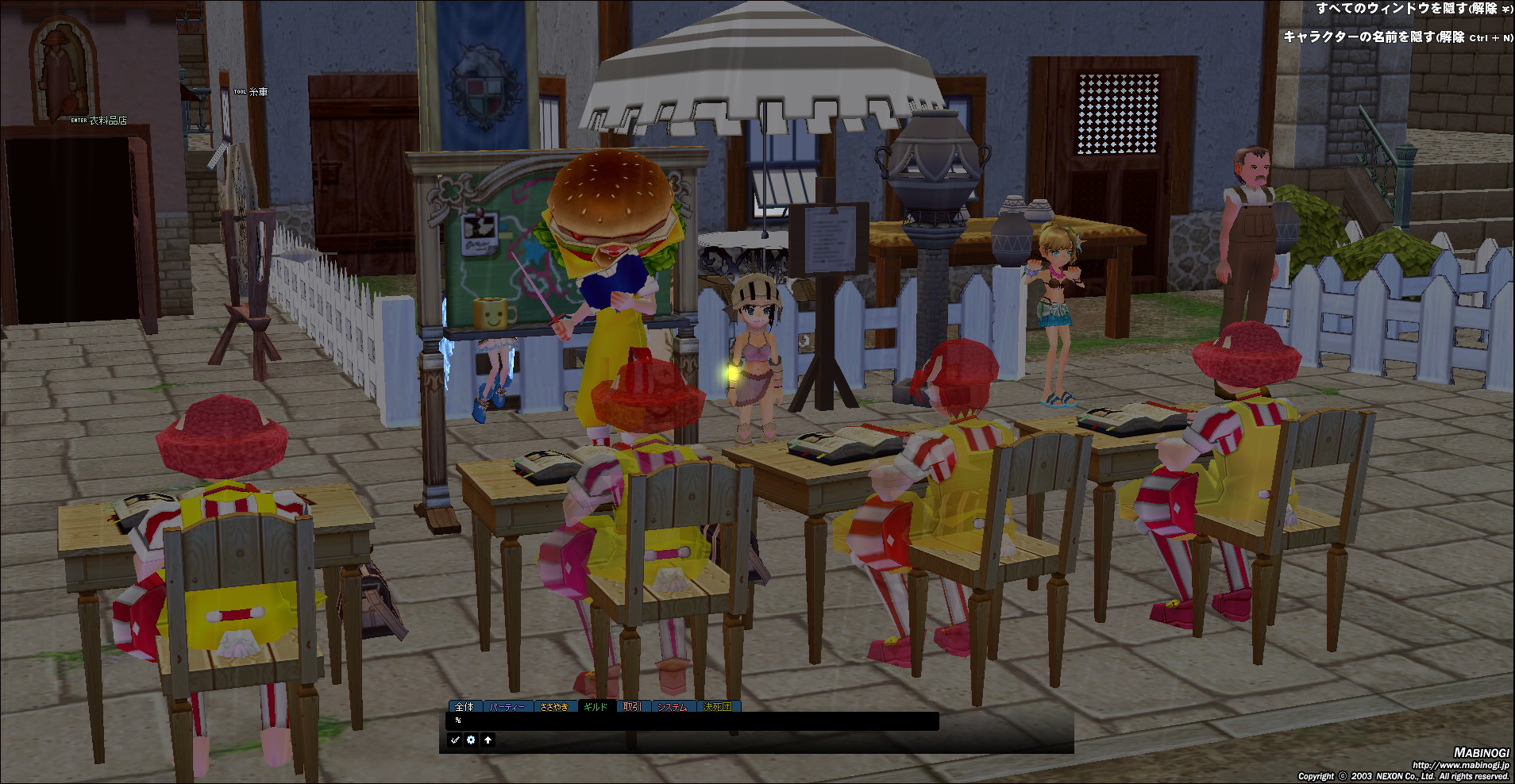Open the システム chat tab
This screenshot has height=784, width=1515.
click(672, 706)
